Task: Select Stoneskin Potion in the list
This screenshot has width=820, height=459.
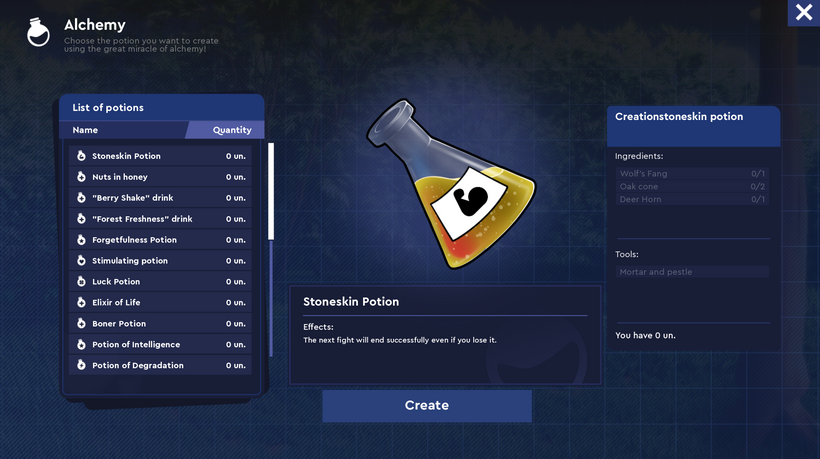Action: click(160, 156)
